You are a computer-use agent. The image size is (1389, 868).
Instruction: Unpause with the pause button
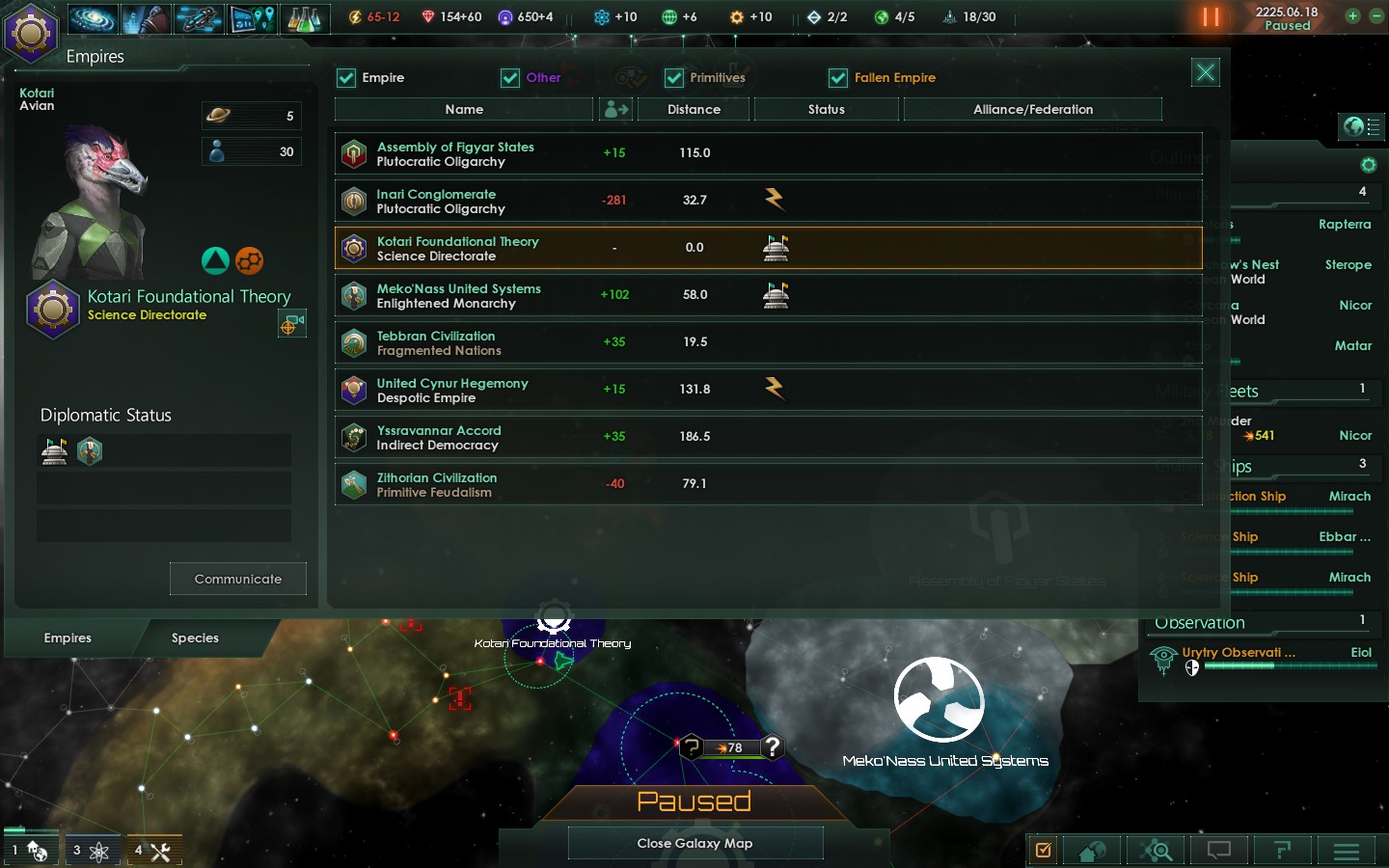coord(1211,17)
